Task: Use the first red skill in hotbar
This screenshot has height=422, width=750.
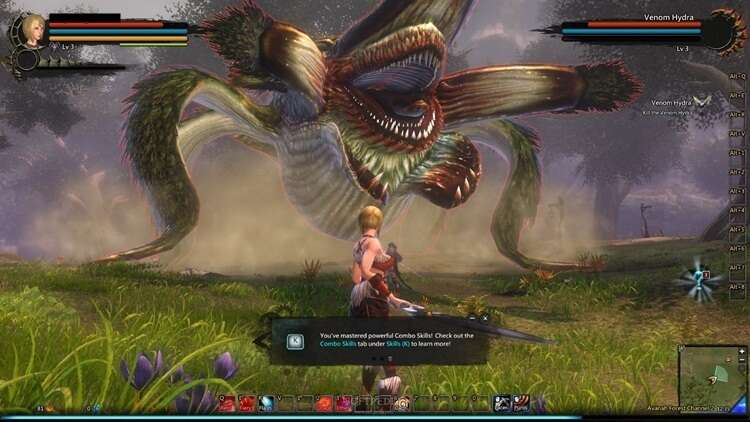Action: click(228, 404)
